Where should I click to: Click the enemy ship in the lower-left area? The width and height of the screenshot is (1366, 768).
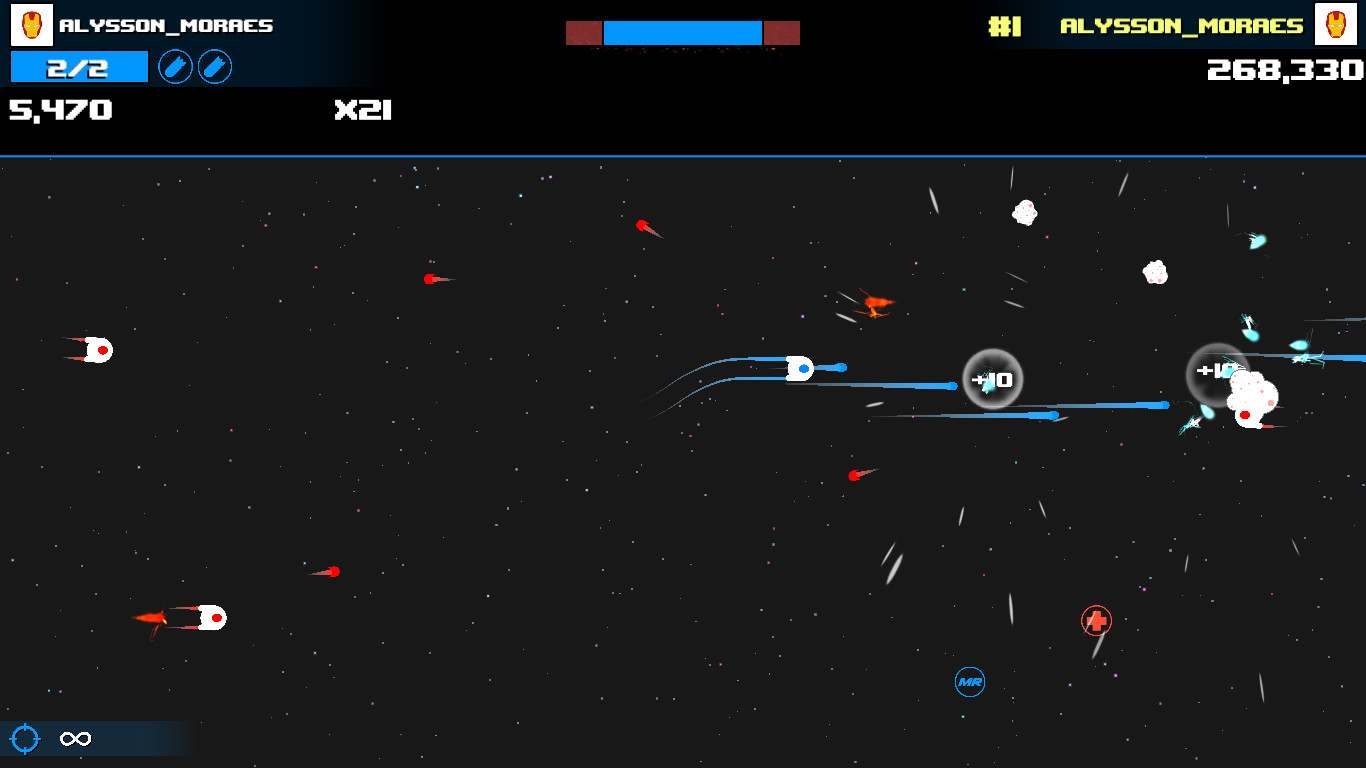pyautogui.click(x=211, y=618)
